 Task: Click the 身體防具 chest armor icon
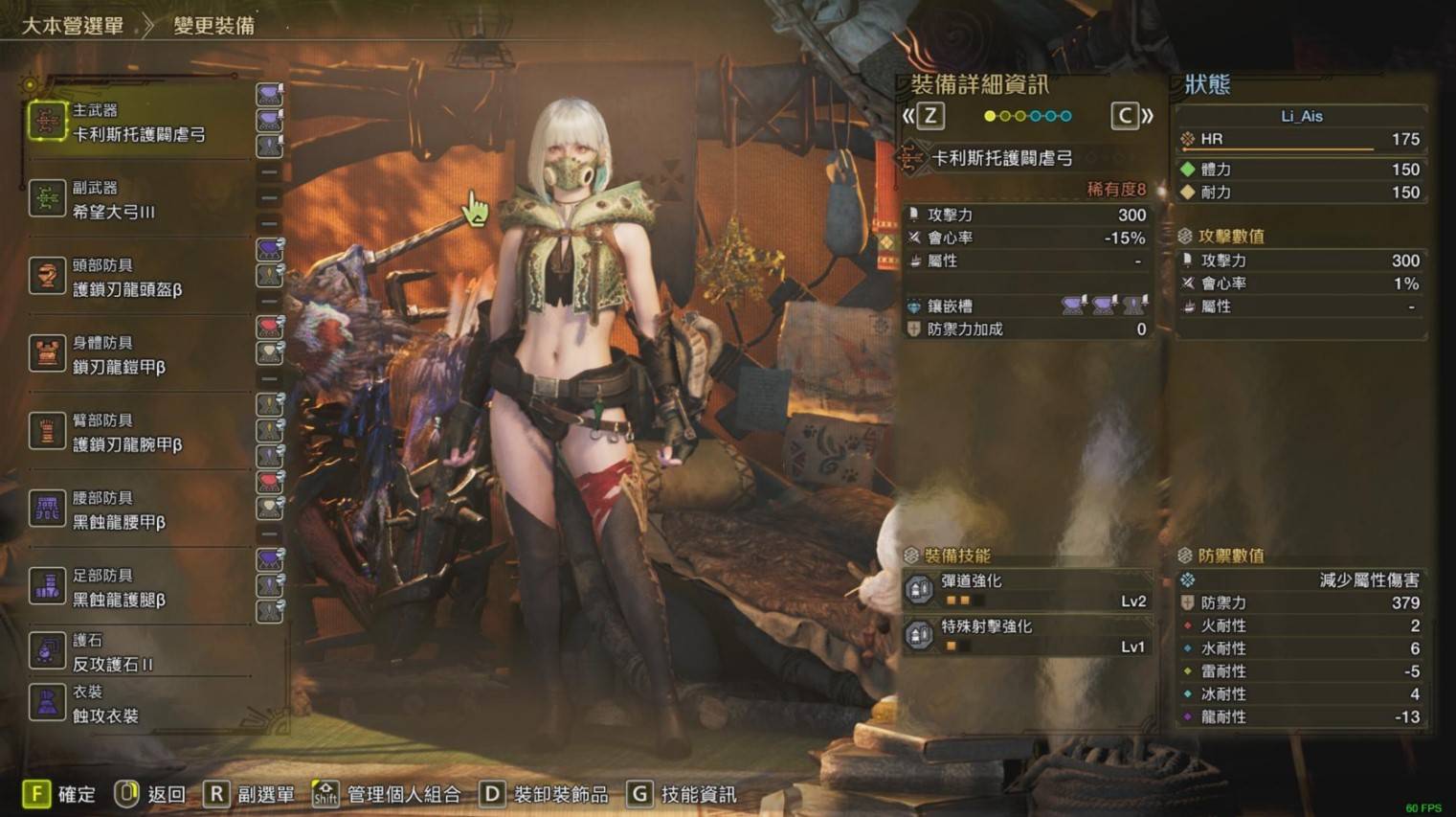(x=46, y=354)
